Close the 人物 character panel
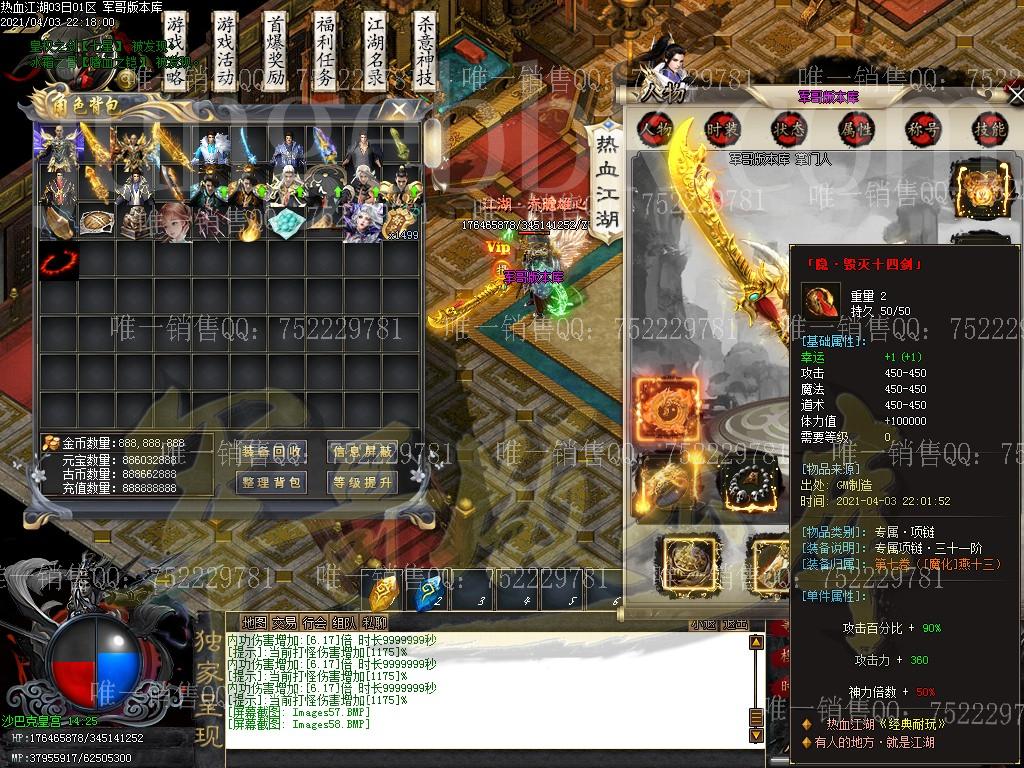The height and width of the screenshot is (768, 1024). [1016, 95]
